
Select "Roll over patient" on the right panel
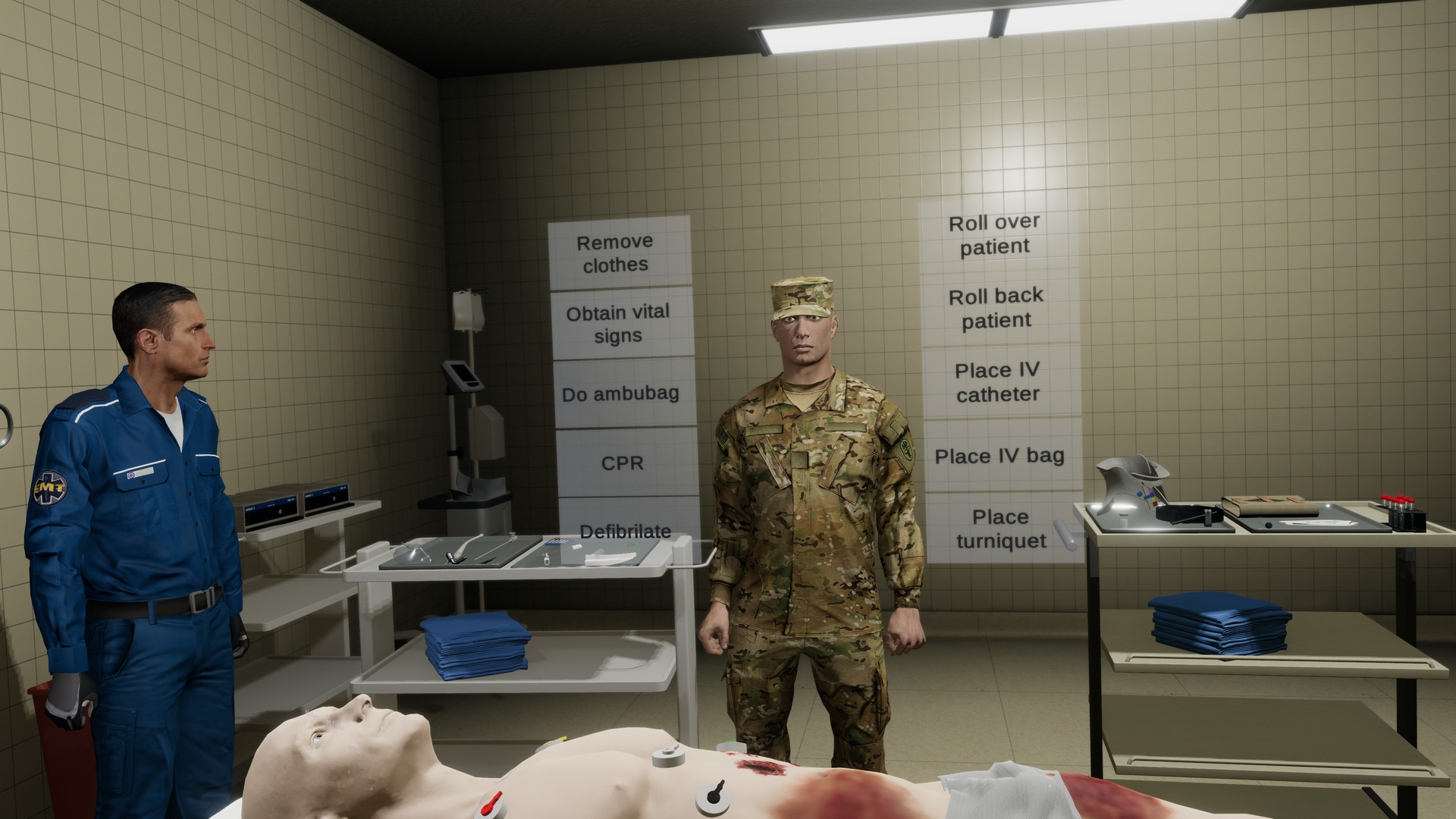[x=995, y=234]
